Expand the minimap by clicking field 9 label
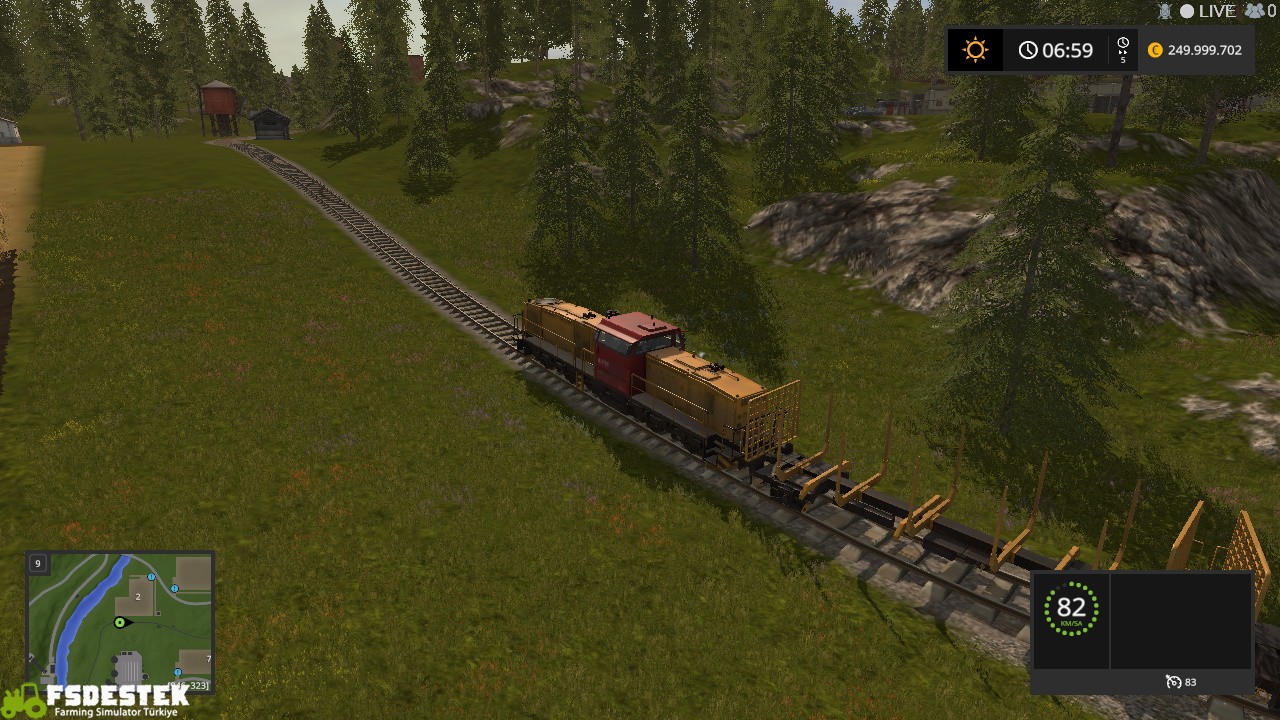The height and width of the screenshot is (720, 1280). pos(38,563)
